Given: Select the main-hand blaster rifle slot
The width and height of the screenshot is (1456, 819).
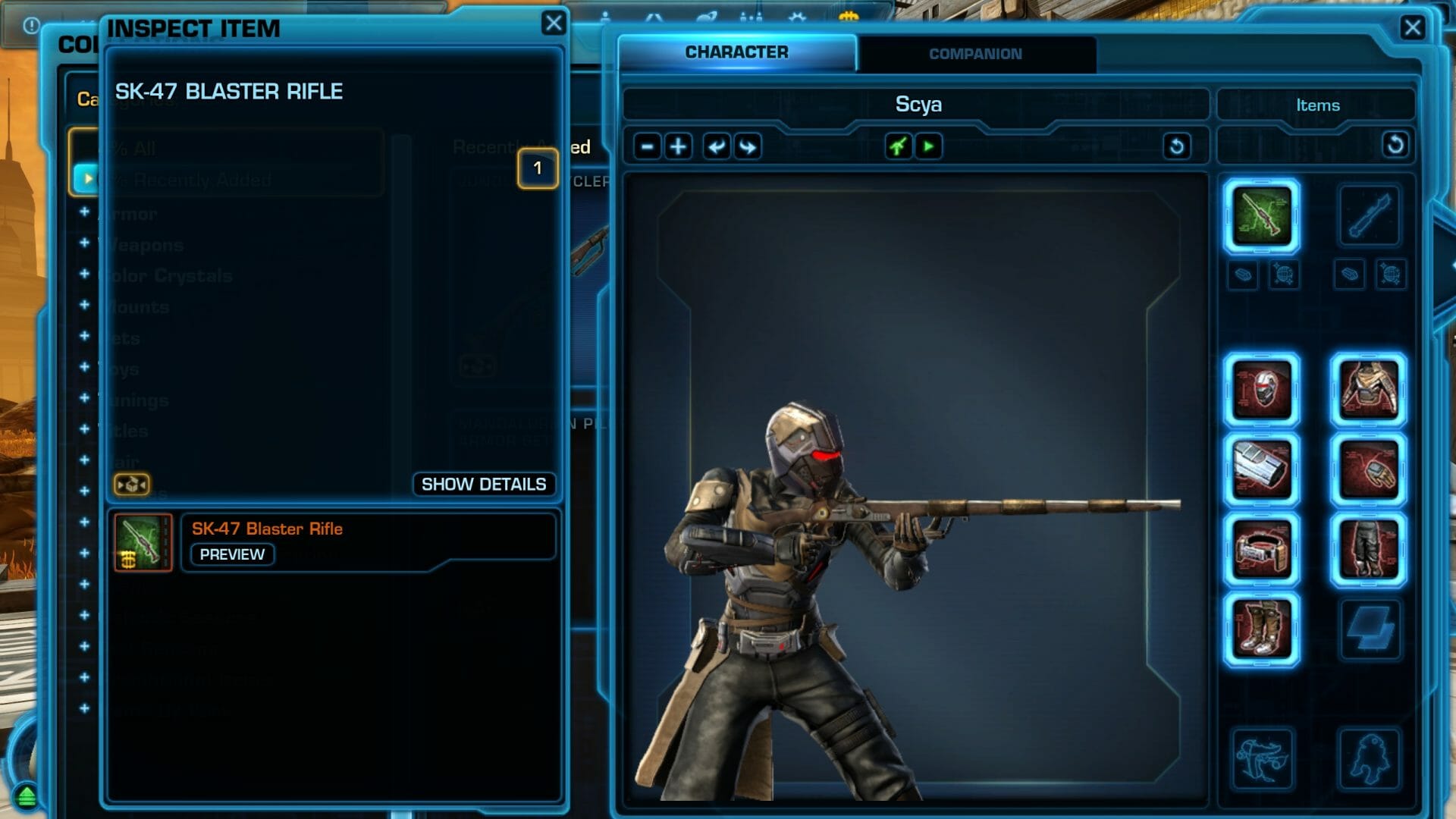Looking at the screenshot, I should click(1261, 216).
